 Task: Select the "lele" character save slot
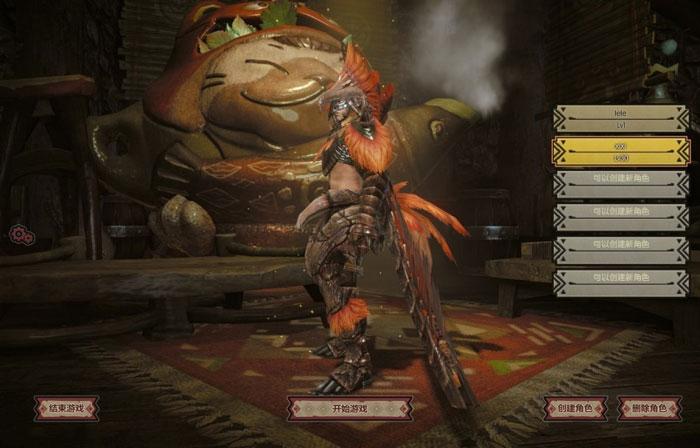(620, 120)
